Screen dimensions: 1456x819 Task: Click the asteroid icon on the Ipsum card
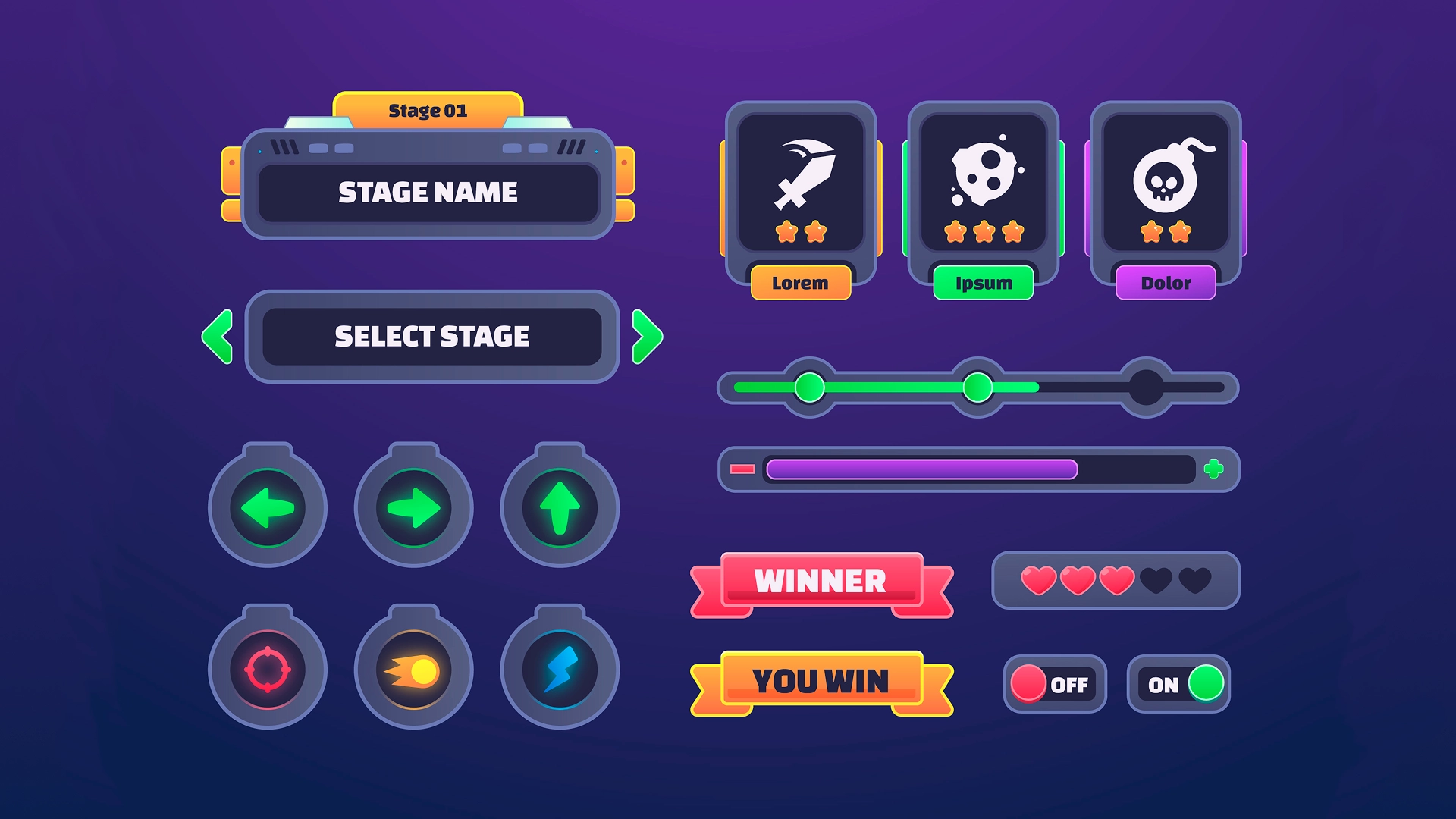984,174
